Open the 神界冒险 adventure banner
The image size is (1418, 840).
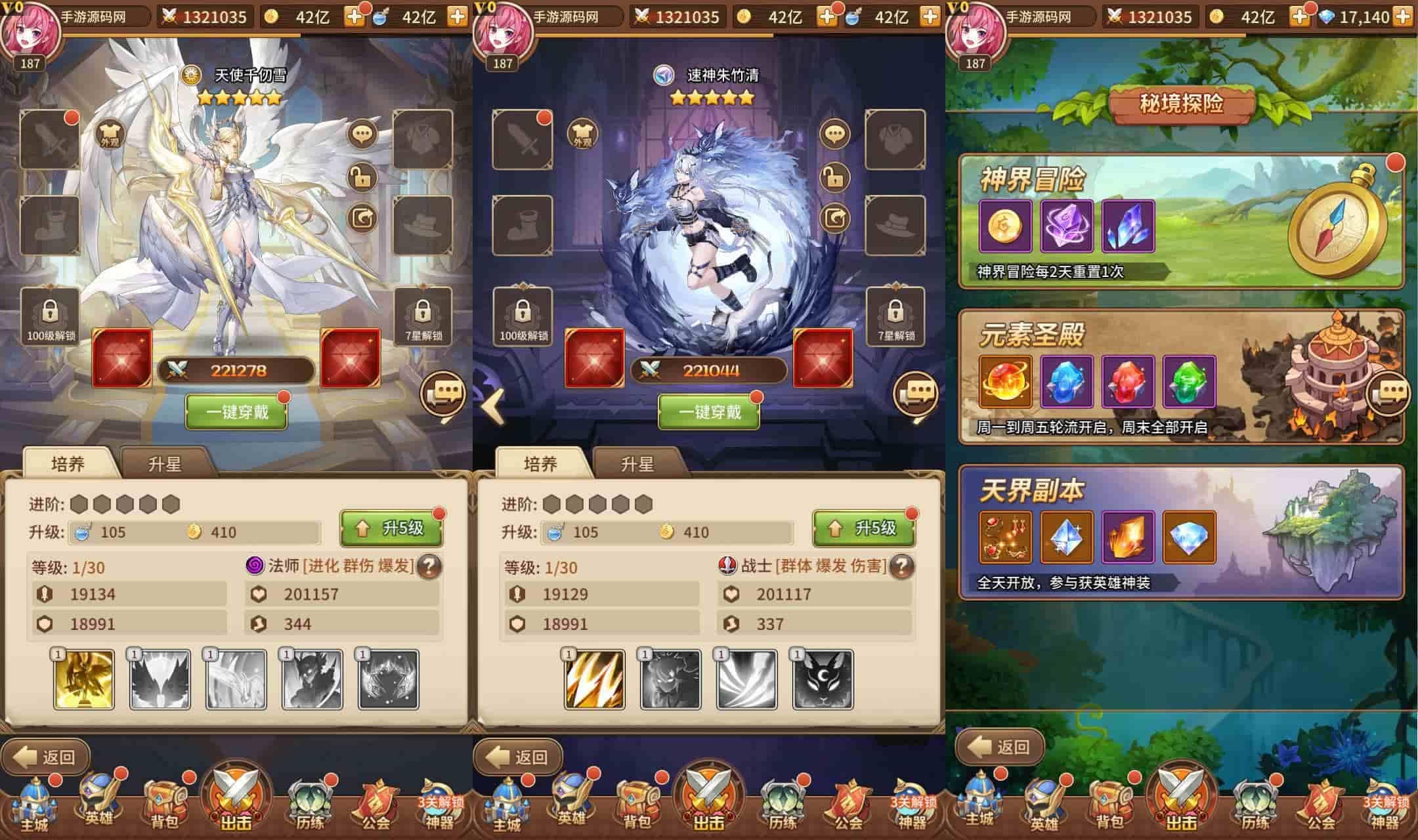pyautogui.click(x=1180, y=222)
